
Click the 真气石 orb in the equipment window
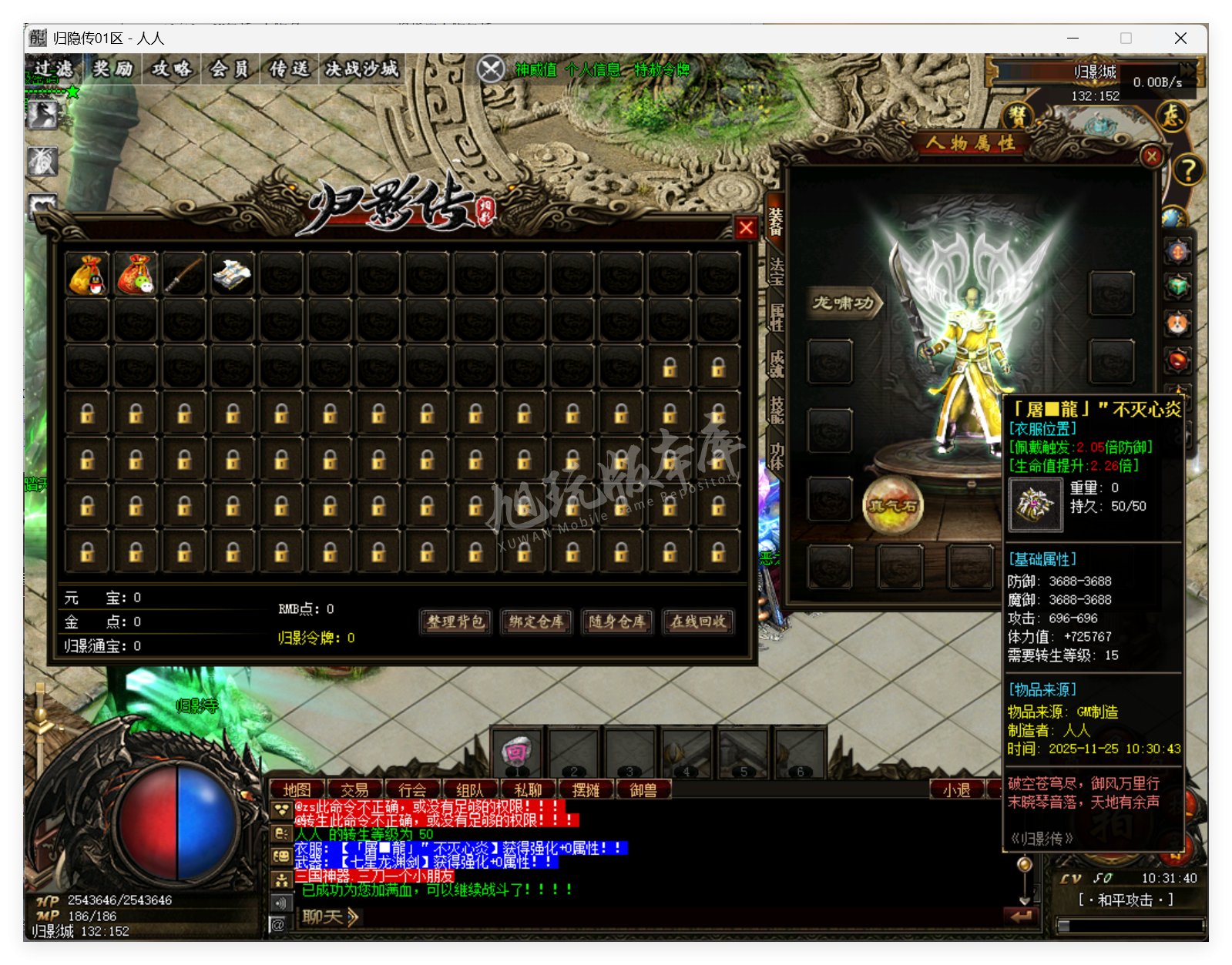(894, 505)
